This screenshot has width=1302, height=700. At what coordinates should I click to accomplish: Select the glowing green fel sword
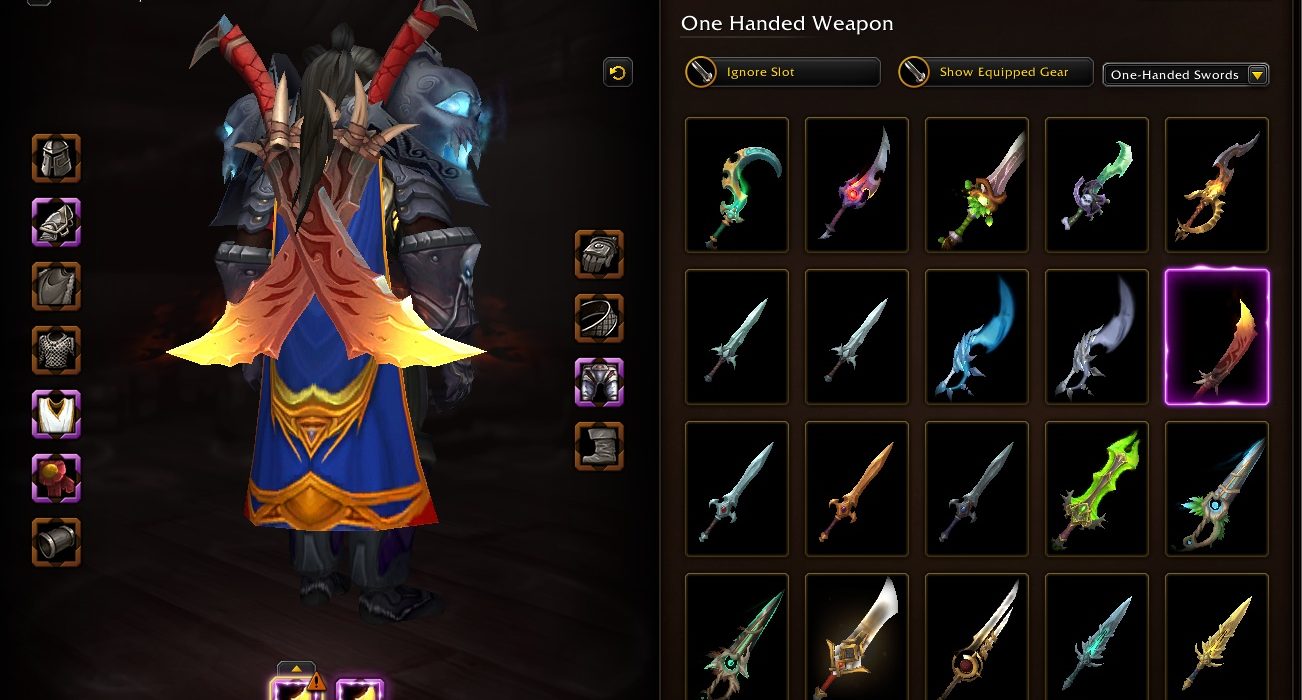[1097, 489]
